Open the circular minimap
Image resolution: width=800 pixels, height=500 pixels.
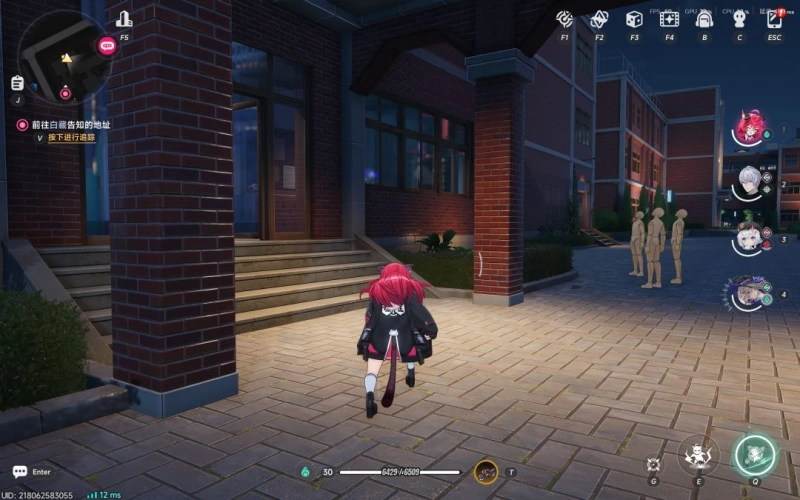(64, 57)
